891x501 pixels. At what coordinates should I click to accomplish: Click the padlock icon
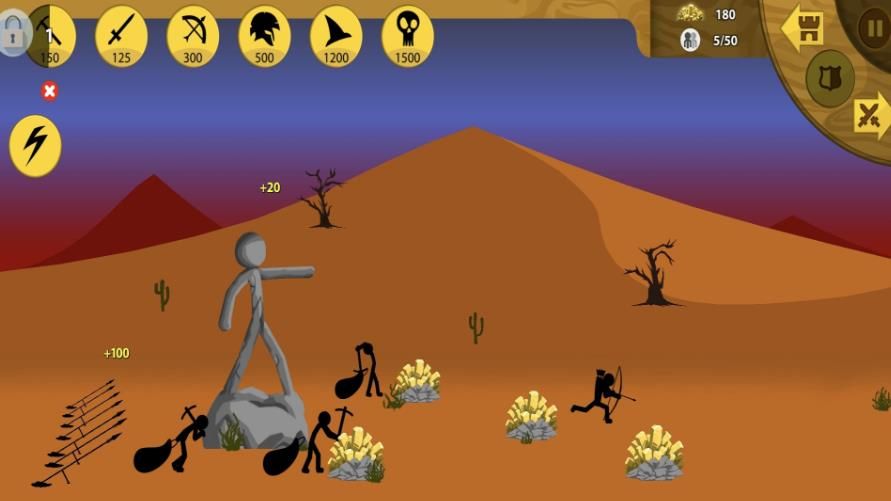click(13, 35)
